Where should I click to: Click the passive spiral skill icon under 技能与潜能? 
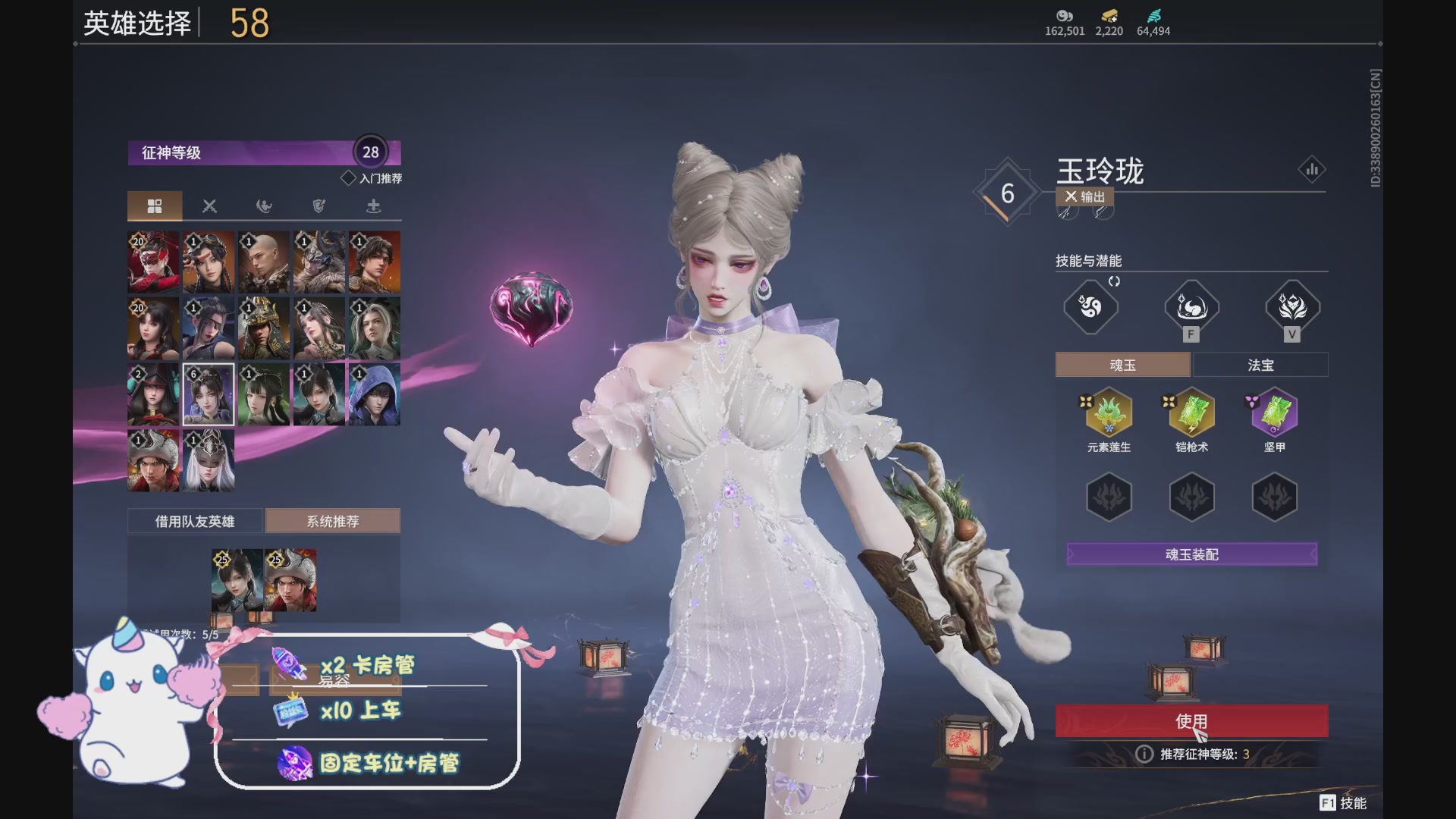pos(1090,306)
